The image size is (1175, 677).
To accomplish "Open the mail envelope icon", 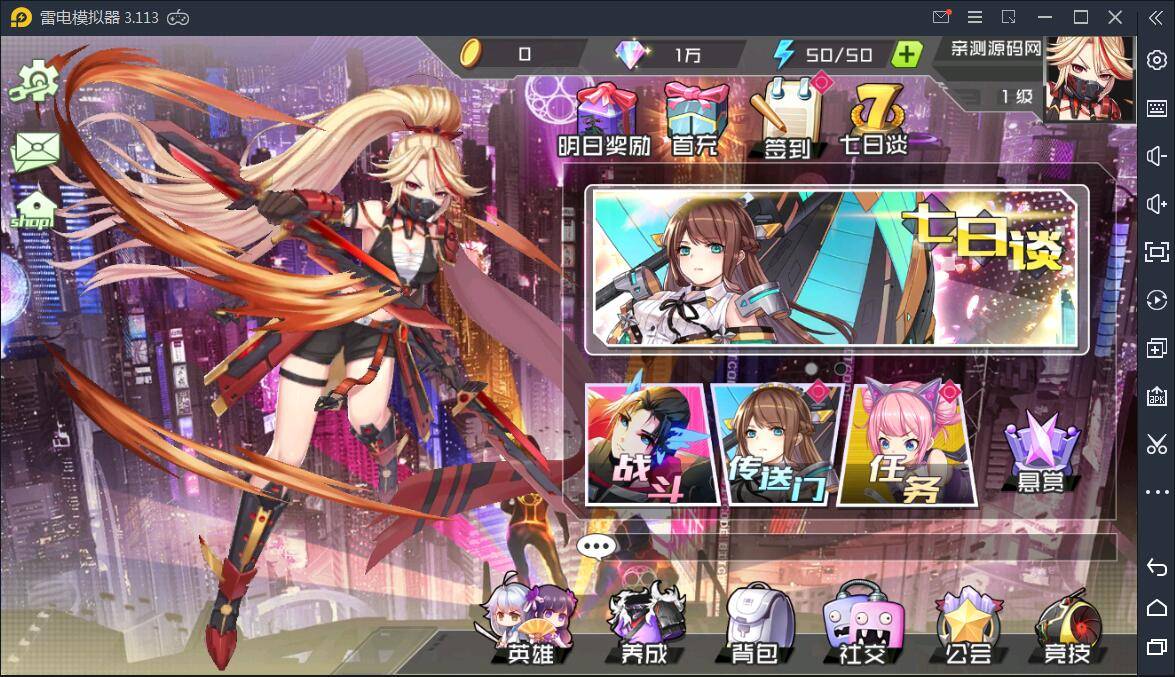I will (x=36, y=152).
